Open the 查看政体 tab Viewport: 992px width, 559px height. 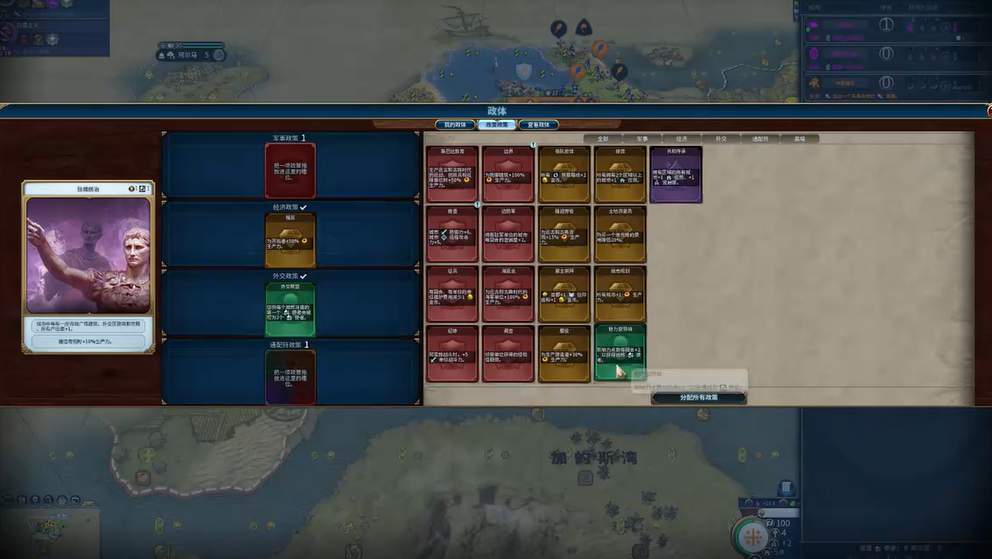[x=537, y=125]
